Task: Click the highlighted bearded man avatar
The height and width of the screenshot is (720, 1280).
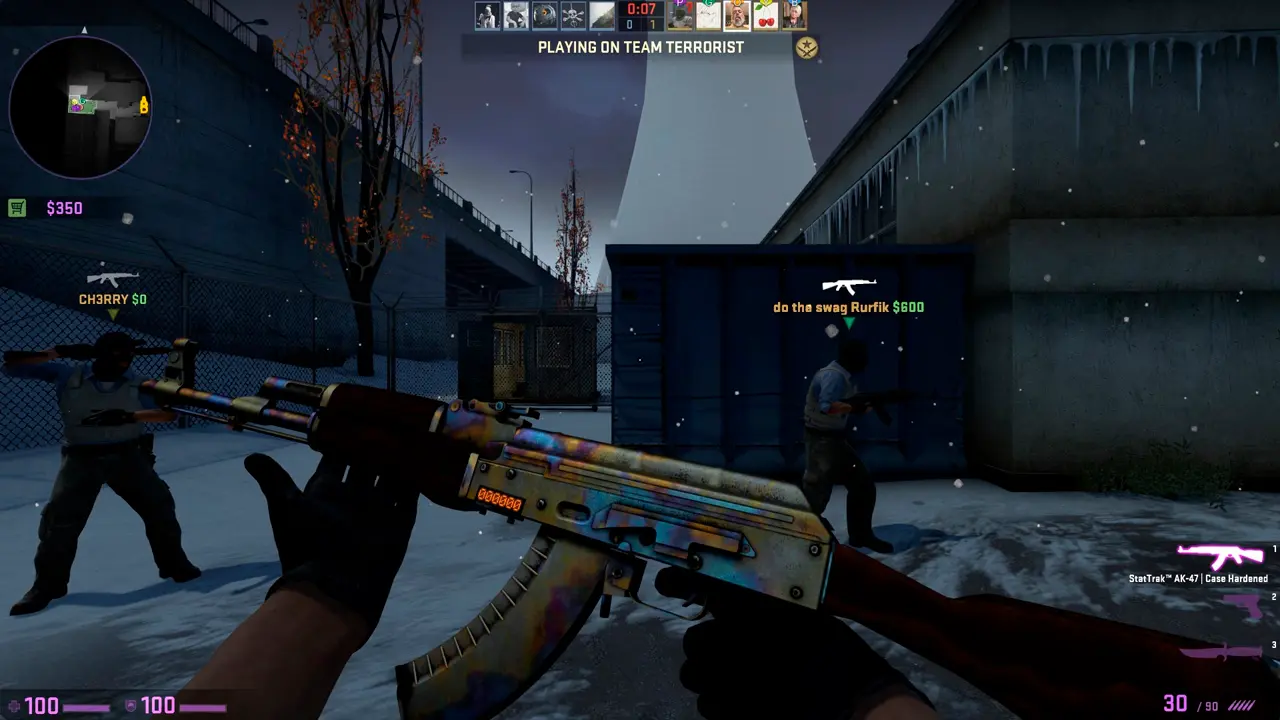Action: click(738, 15)
